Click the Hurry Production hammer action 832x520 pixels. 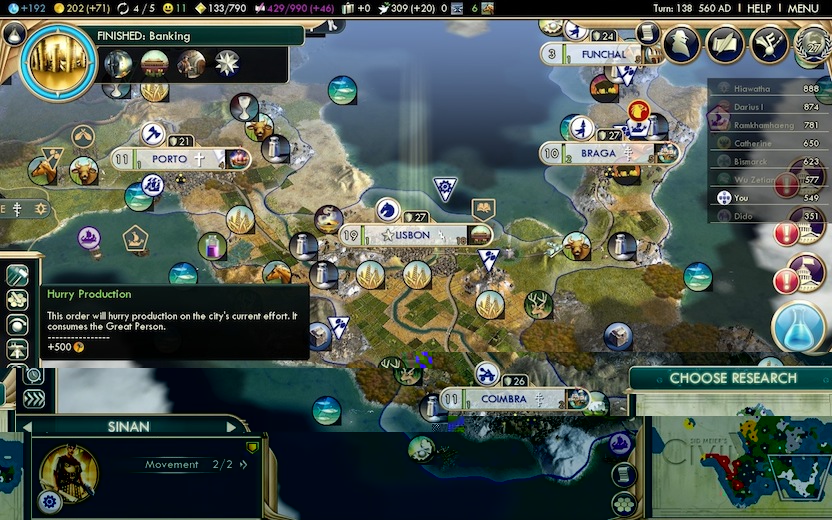(17, 275)
